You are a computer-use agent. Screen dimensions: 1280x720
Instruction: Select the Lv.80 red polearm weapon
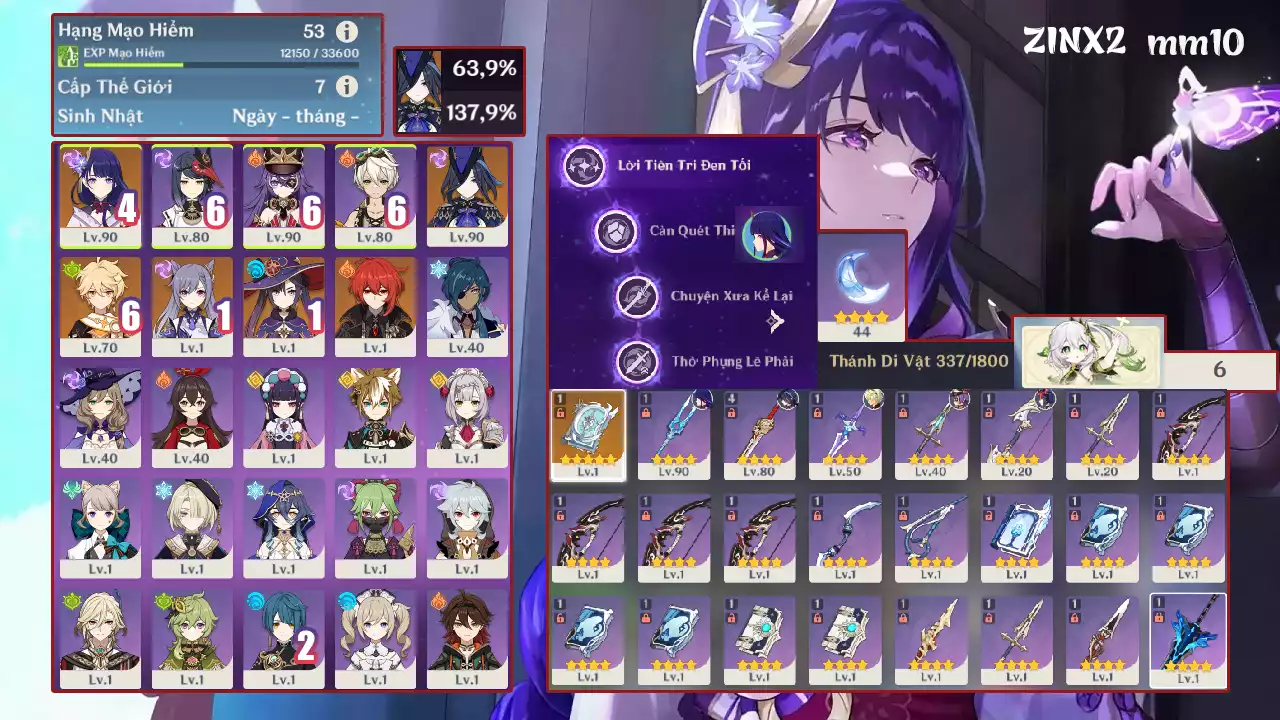click(x=760, y=435)
